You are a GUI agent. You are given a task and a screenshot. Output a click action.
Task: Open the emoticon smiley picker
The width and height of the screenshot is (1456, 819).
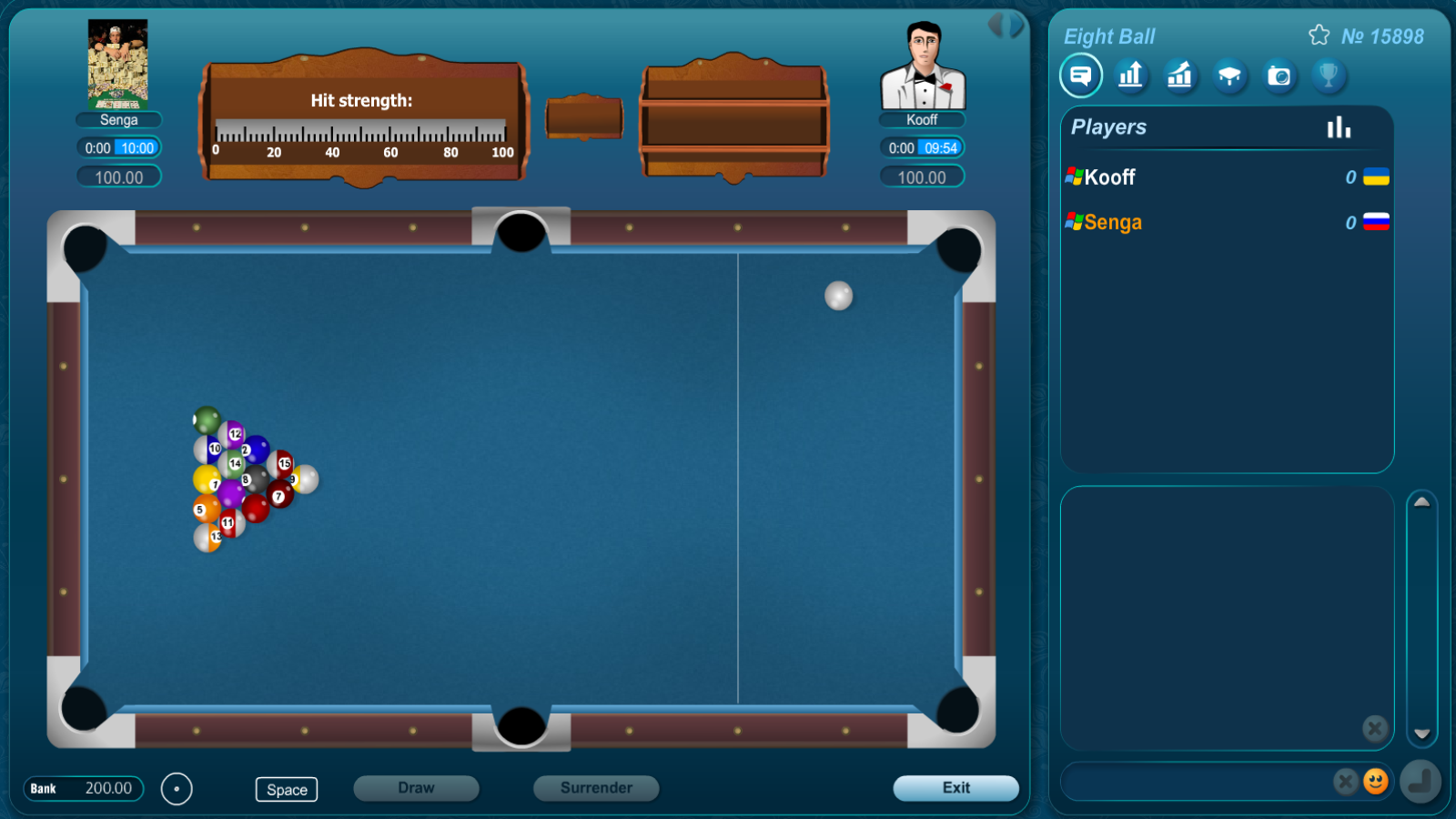pyautogui.click(x=1374, y=781)
